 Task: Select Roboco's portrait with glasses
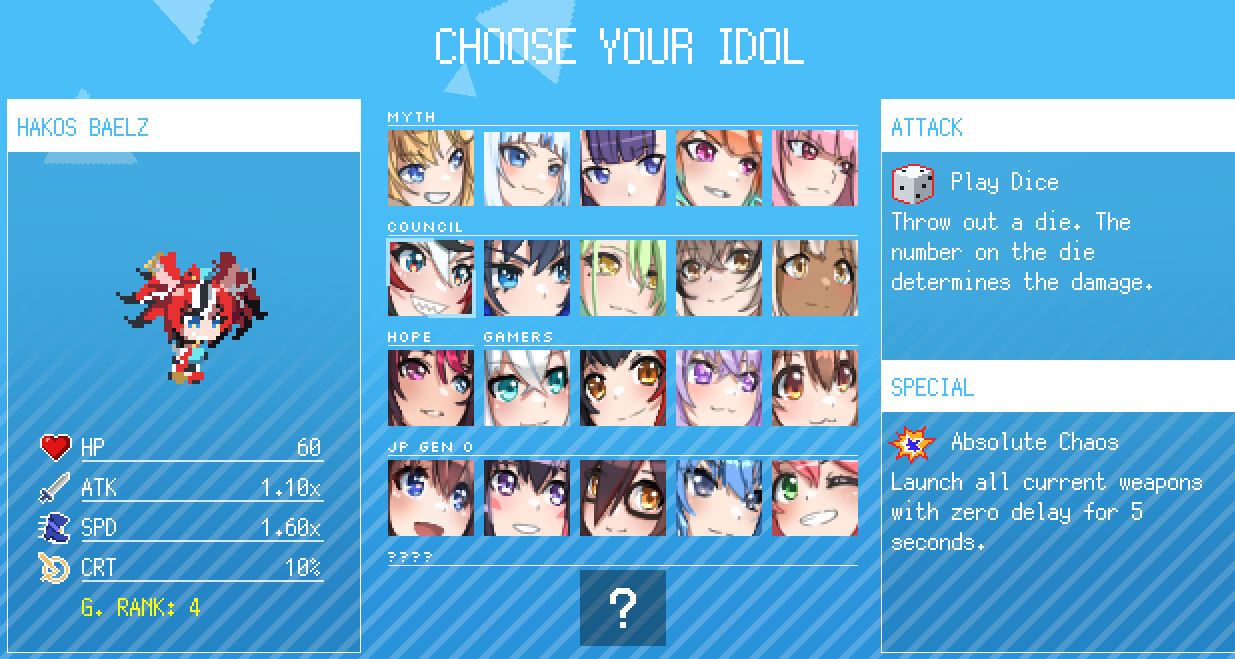623,498
